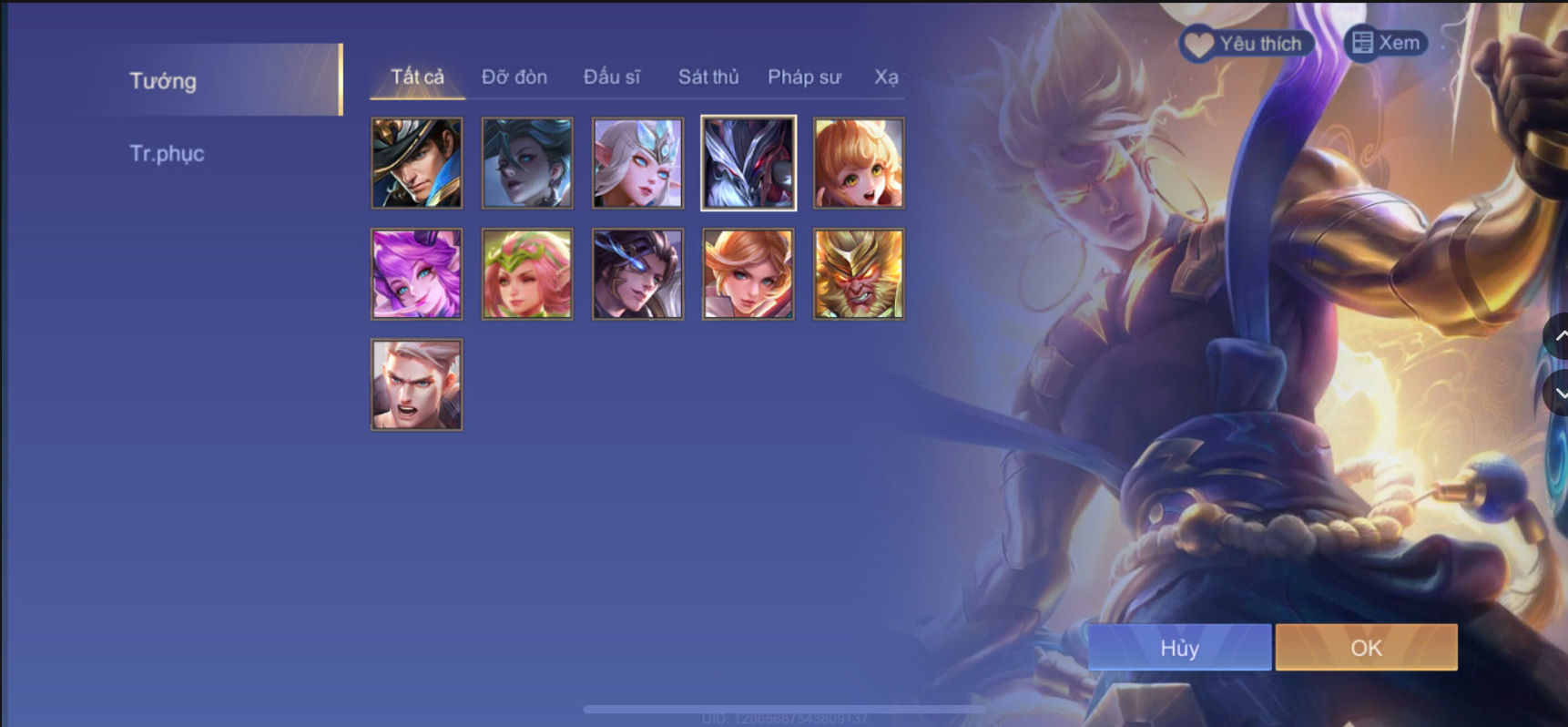Screen dimensions: 1568x727
Task: Select the cowboy-hat hero portrait in top row
Action: point(416,163)
